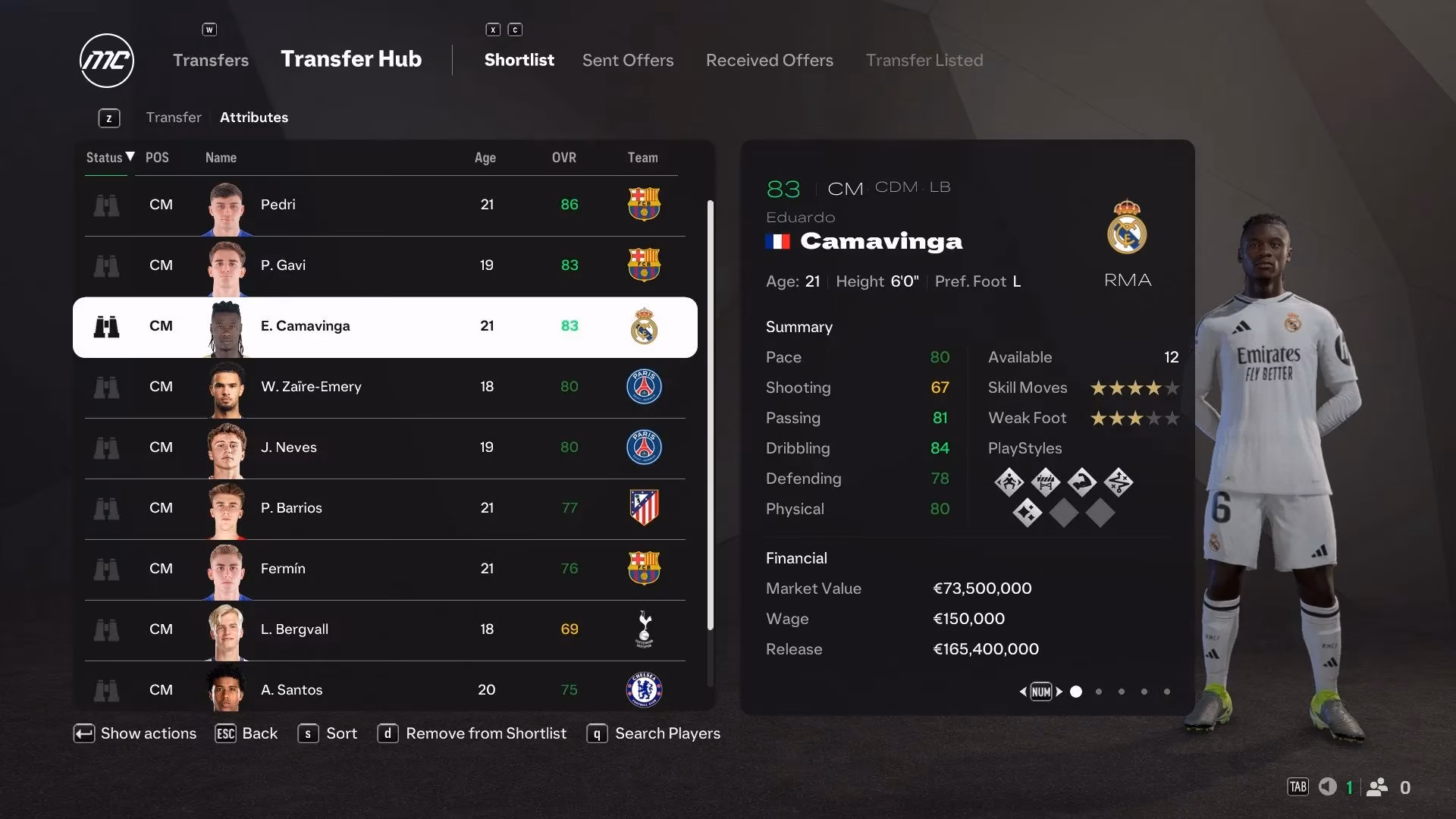
Task: Click the PSG crest next to J. Neves
Action: tap(644, 447)
